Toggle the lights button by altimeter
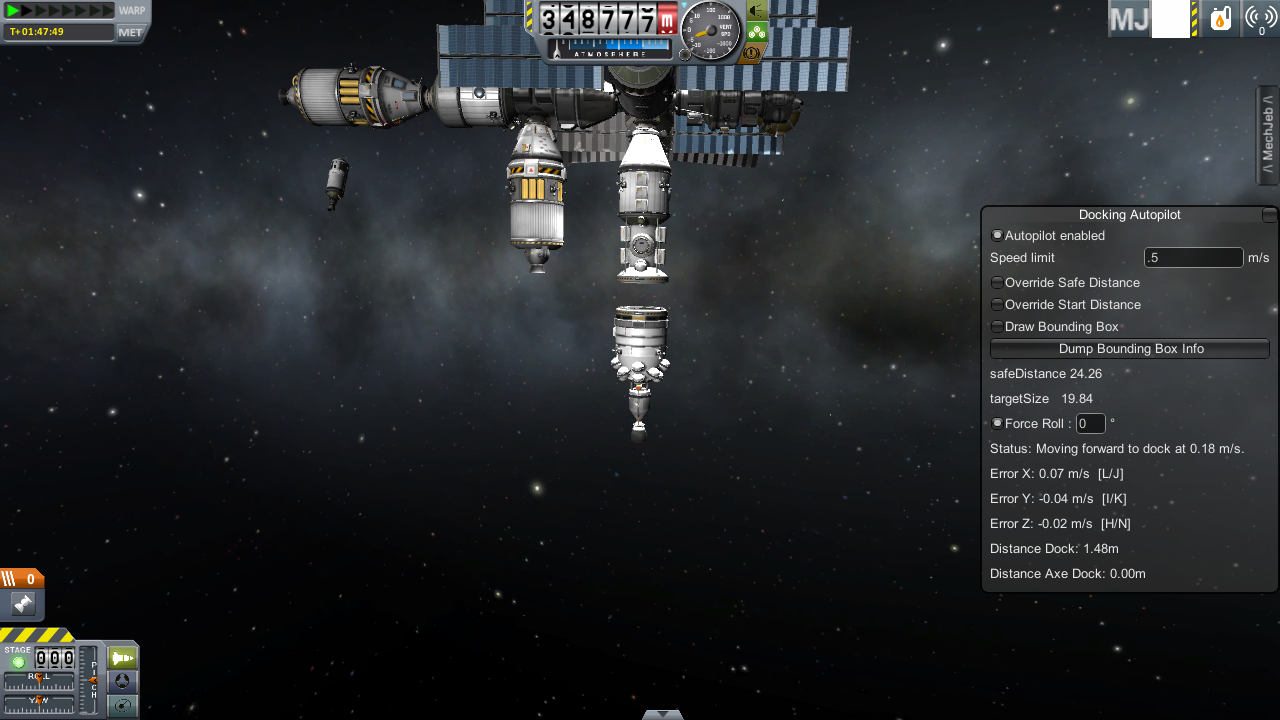This screenshot has width=1280, height=720. click(x=757, y=10)
